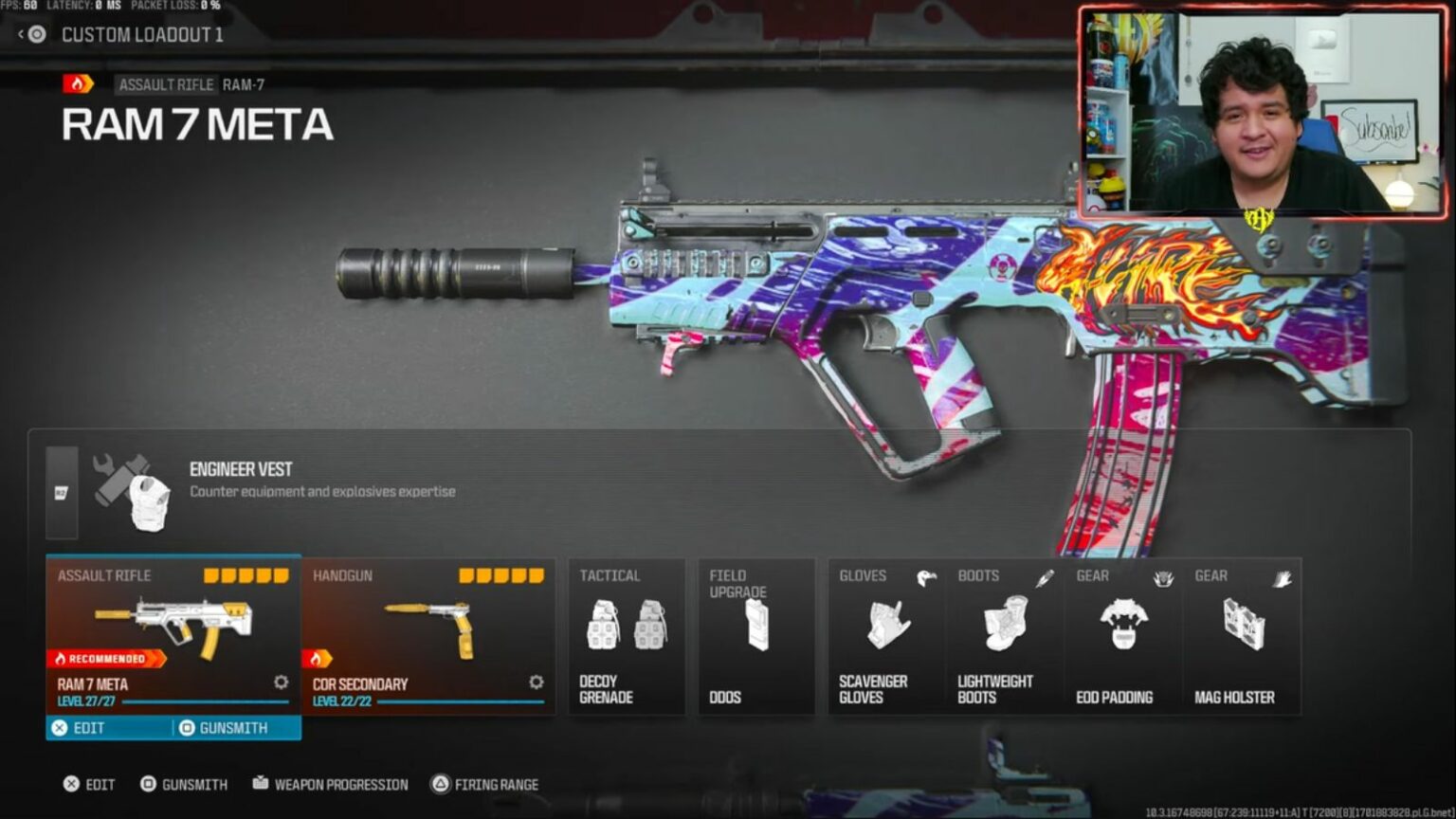The image size is (1456, 819).
Task: Open the Lightweight Boots slot
Action: coord(1006,635)
